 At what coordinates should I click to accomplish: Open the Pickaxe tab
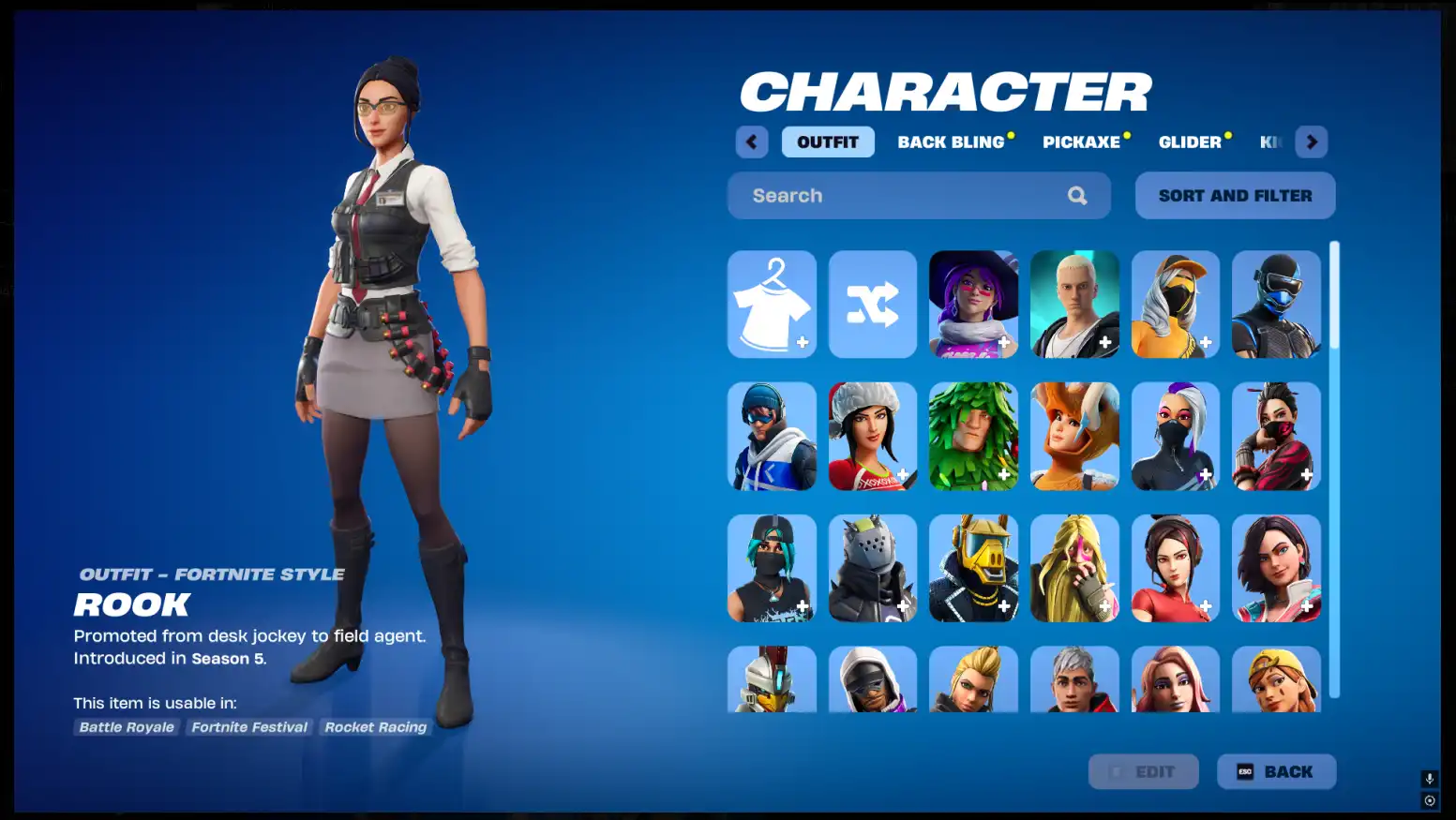1081,142
